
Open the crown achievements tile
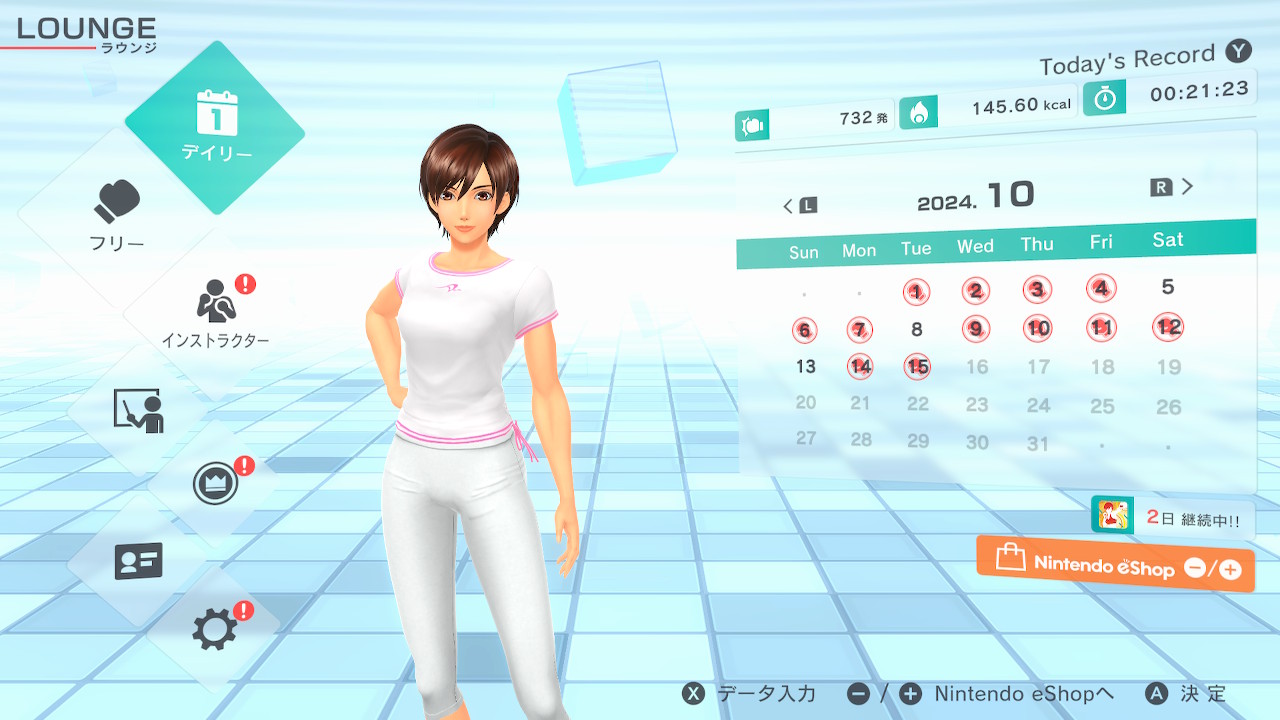click(215, 484)
